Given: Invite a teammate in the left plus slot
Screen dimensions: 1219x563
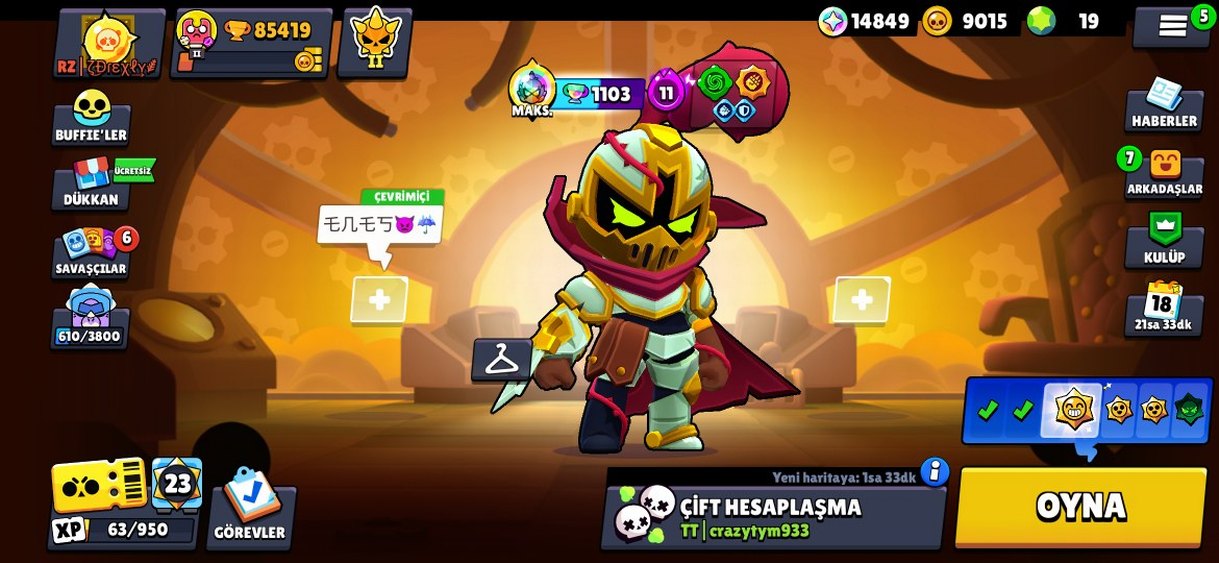Looking at the screenshot, I should 379,299.
